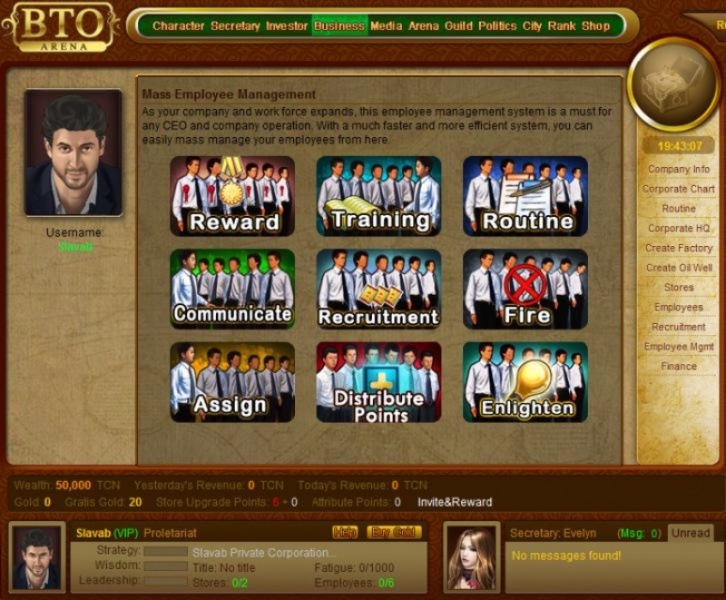Select the Training tile
Image resolution: width=726 pixels, height=600 pixels.
point(378,197)
